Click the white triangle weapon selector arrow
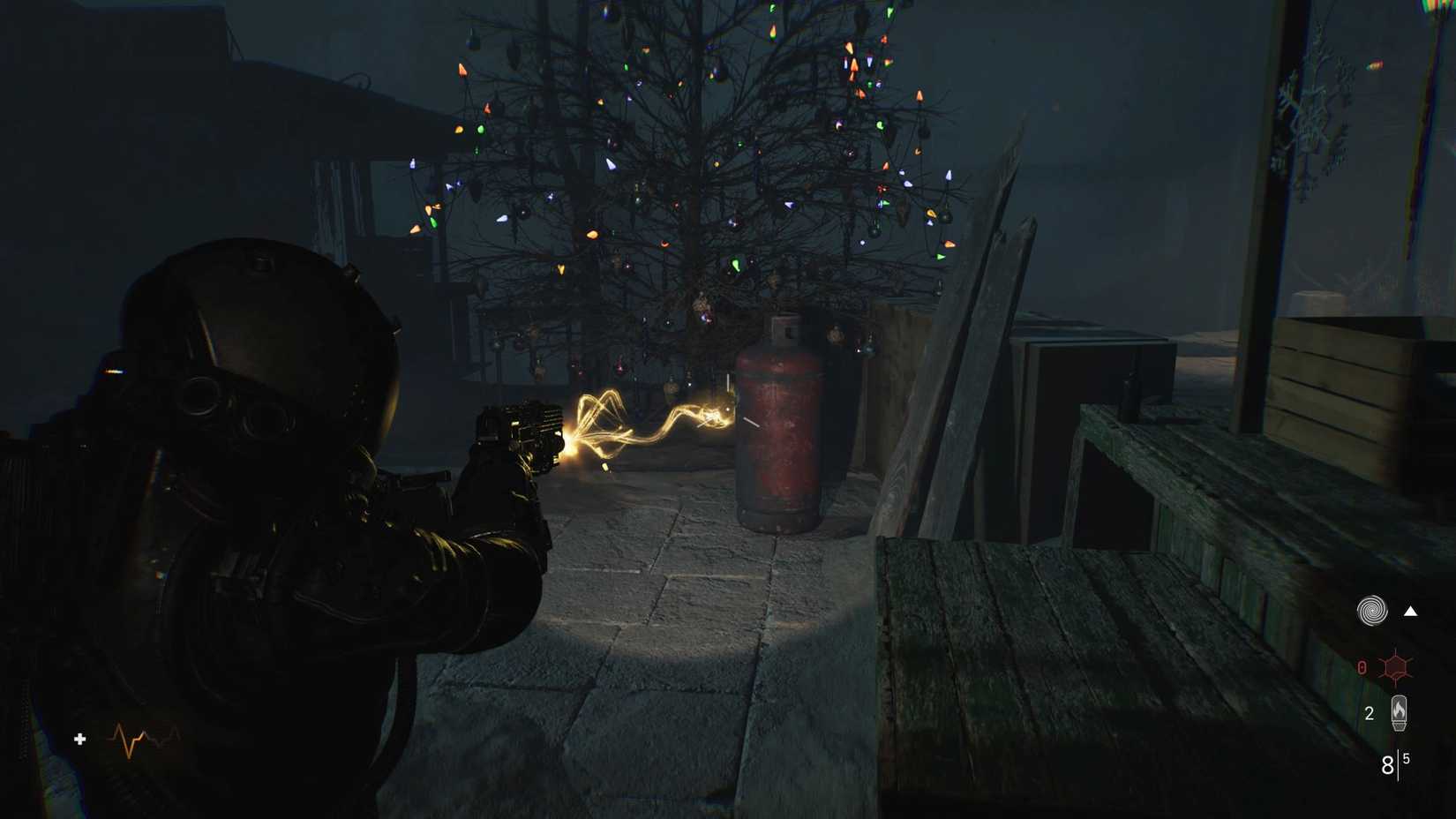 [1409, 609]
